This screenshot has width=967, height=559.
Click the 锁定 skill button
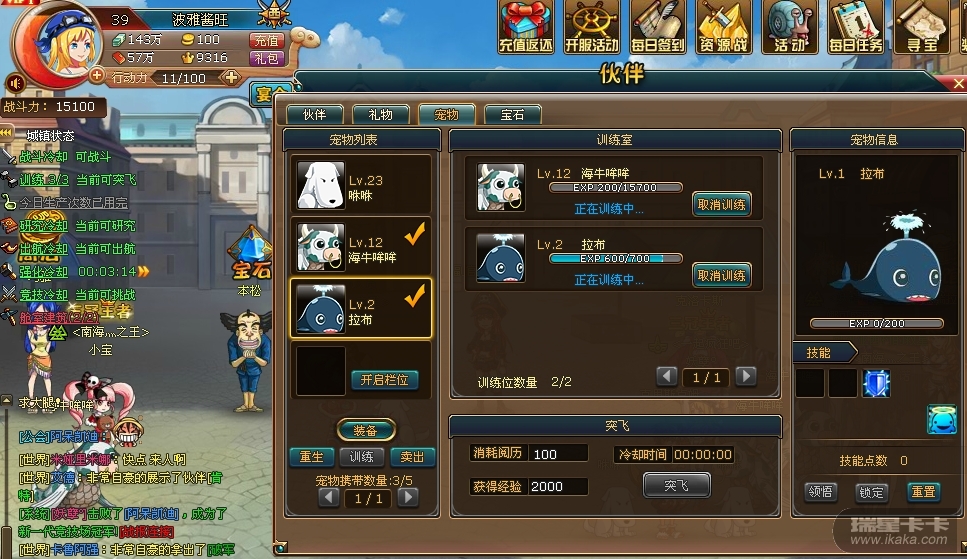871,492
